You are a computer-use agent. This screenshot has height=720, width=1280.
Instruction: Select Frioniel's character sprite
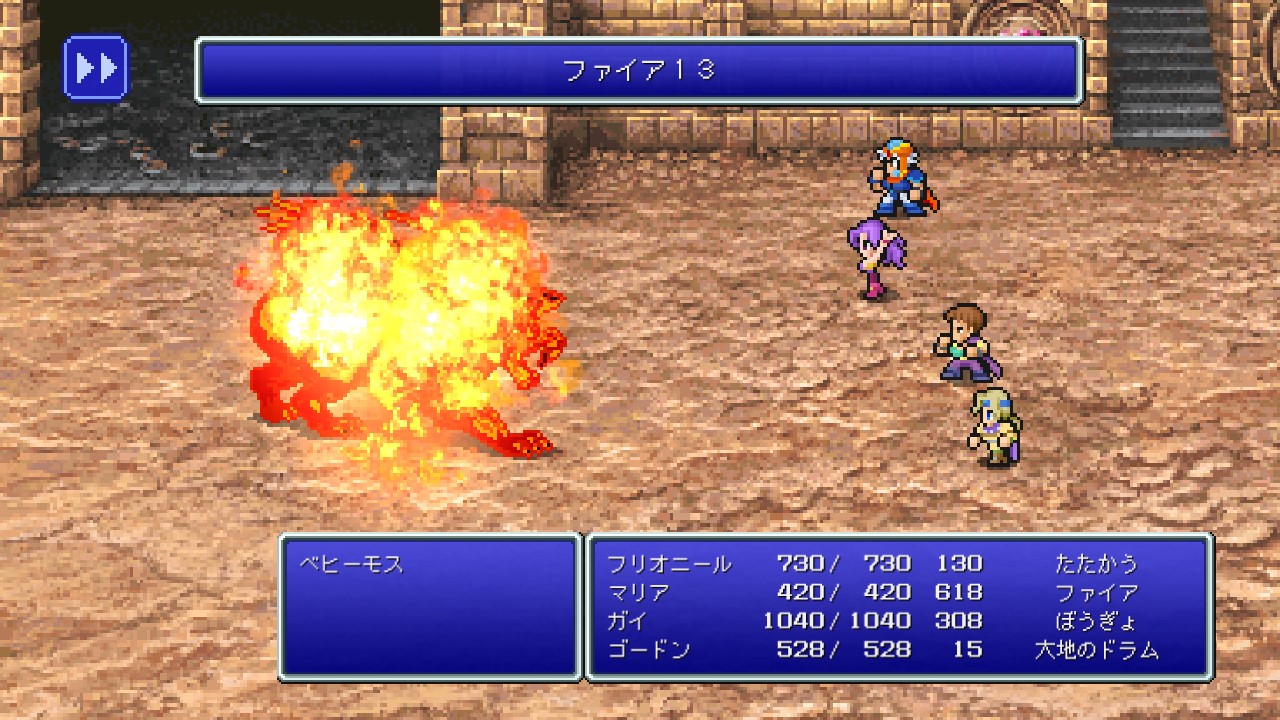tap(898, 180)
